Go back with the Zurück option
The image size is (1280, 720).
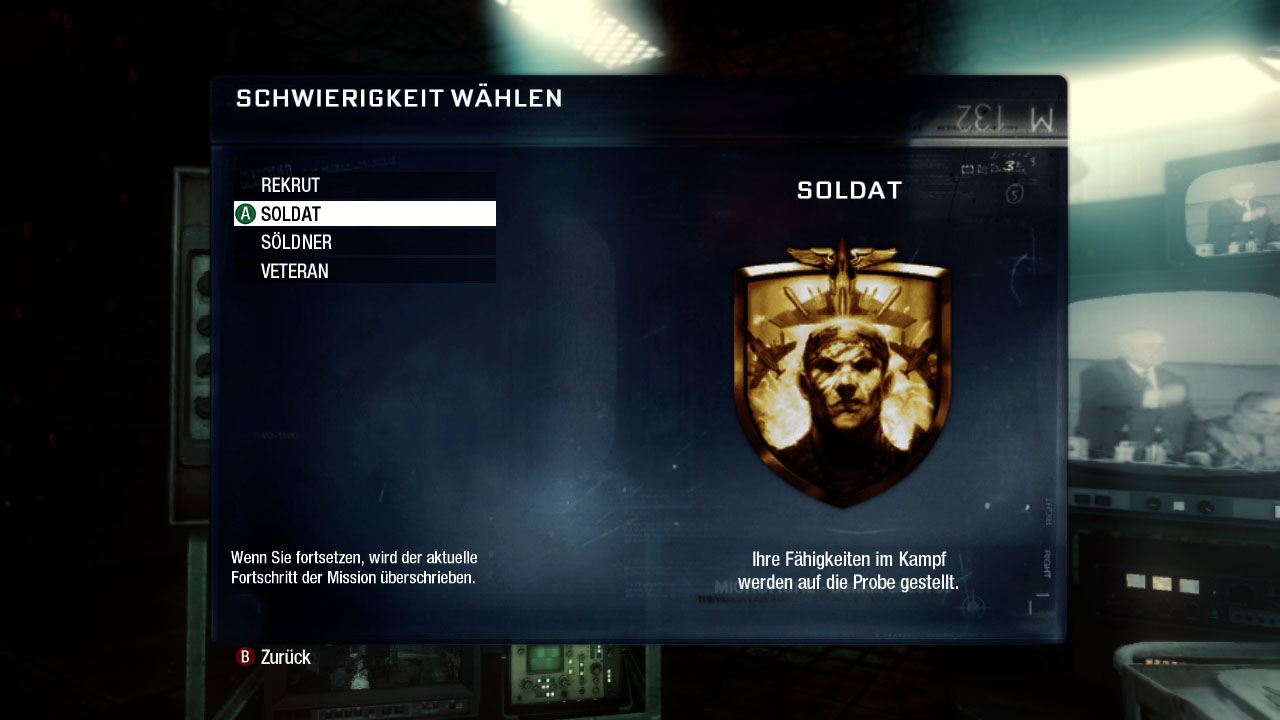[x=274, y=657]
